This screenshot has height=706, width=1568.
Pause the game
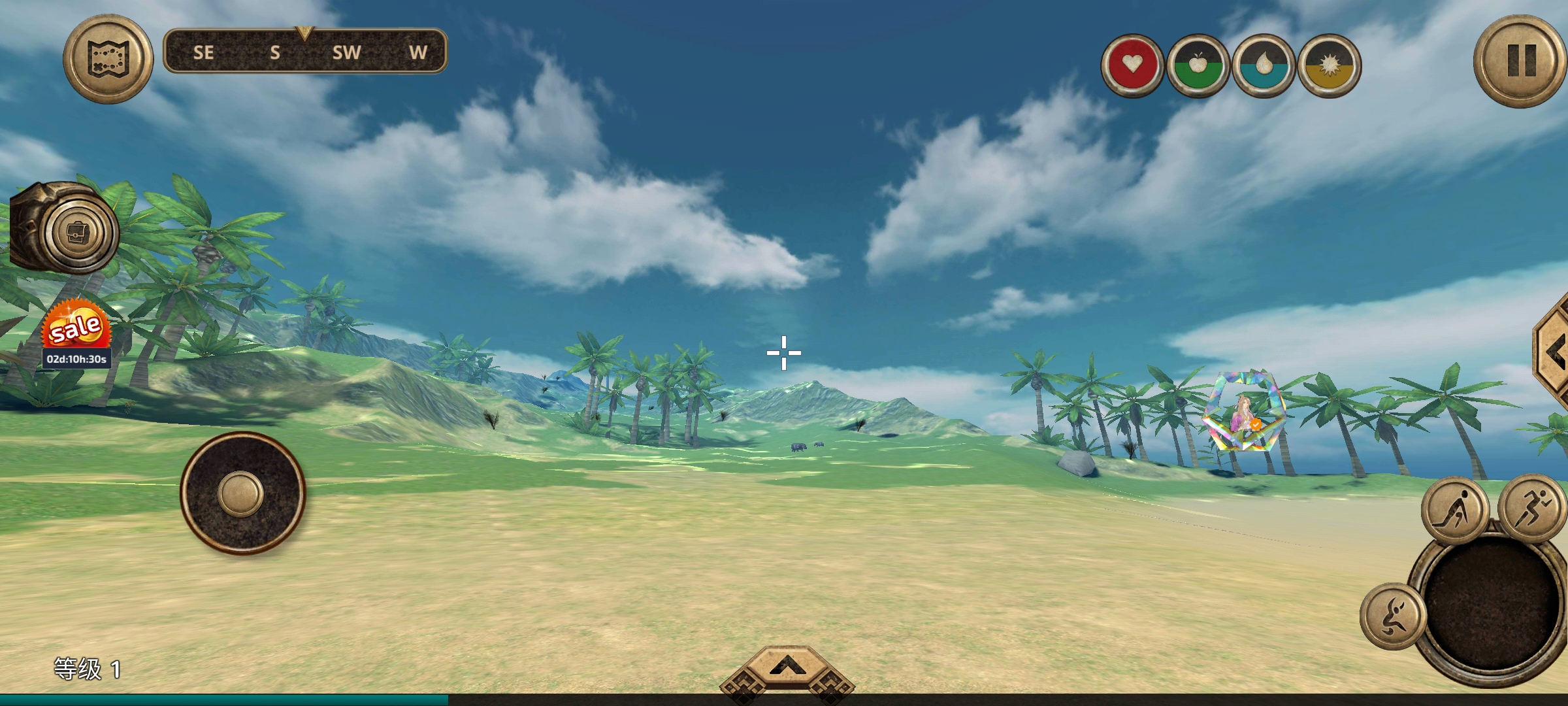[1521, 61]
